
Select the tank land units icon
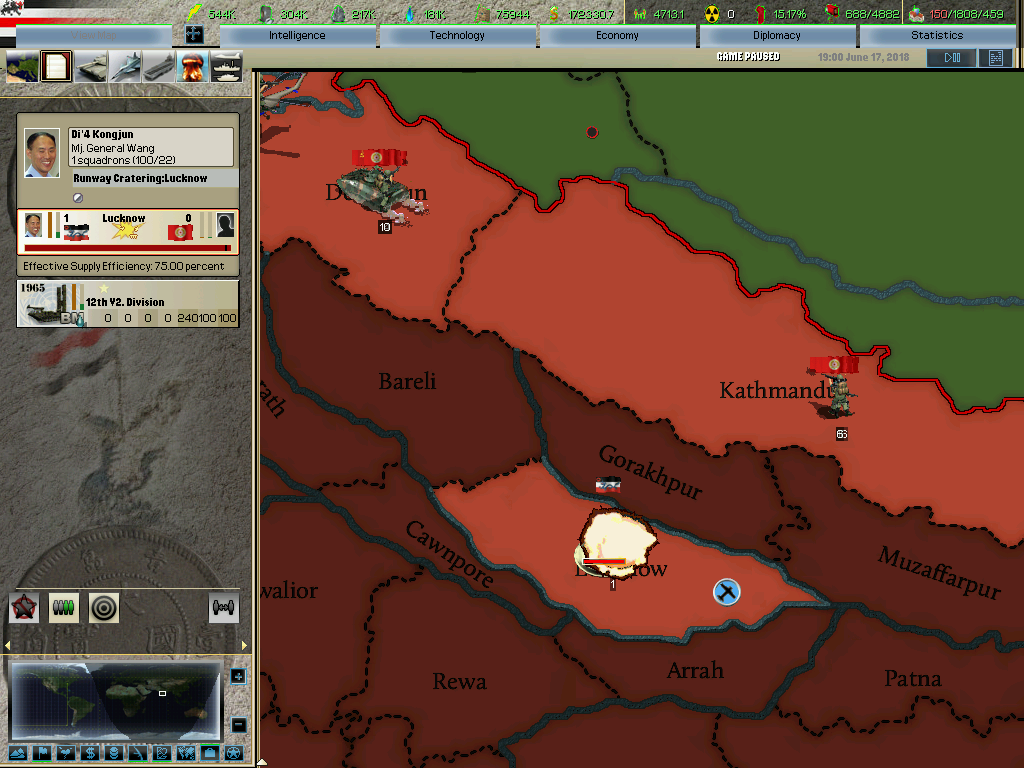(x=91, y=67)
